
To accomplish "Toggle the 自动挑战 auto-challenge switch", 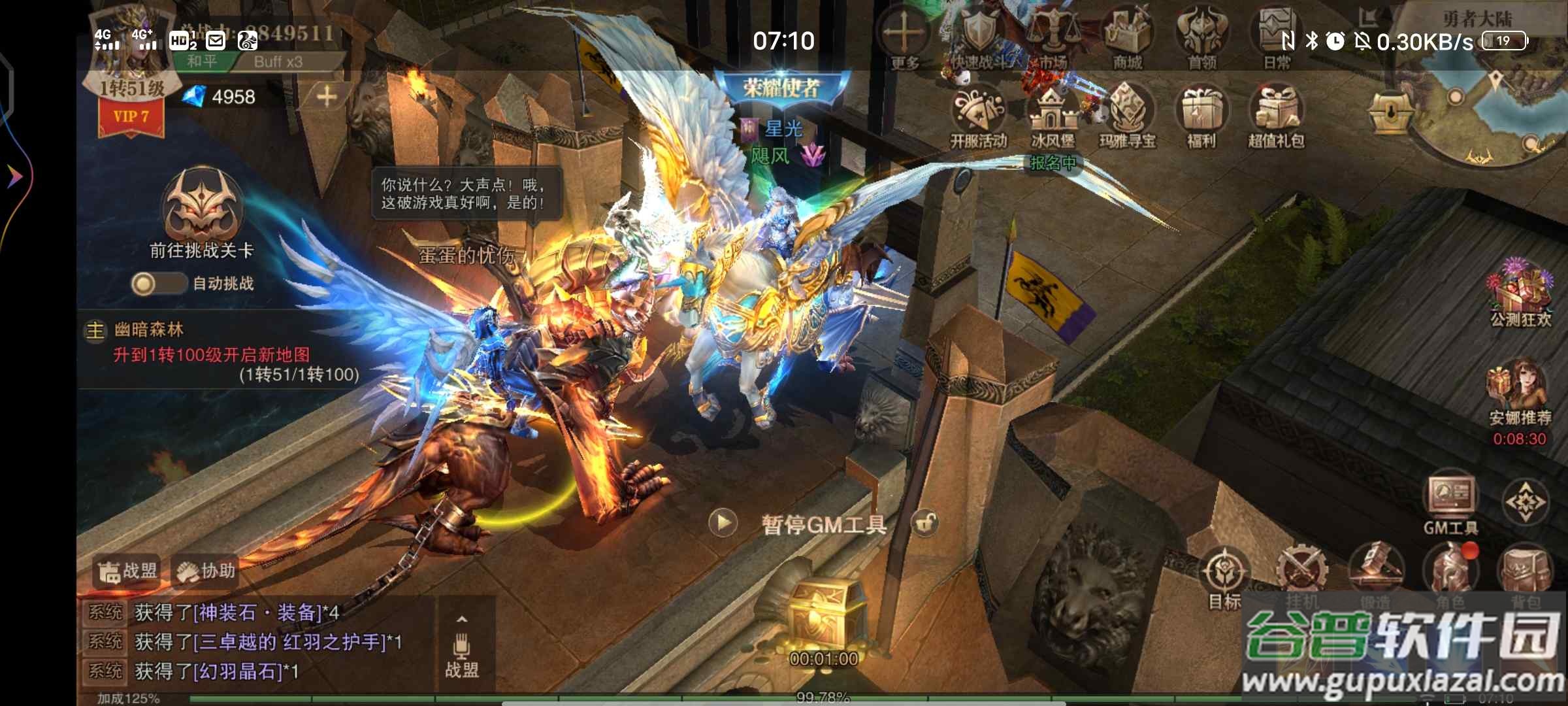I will 158,284.
